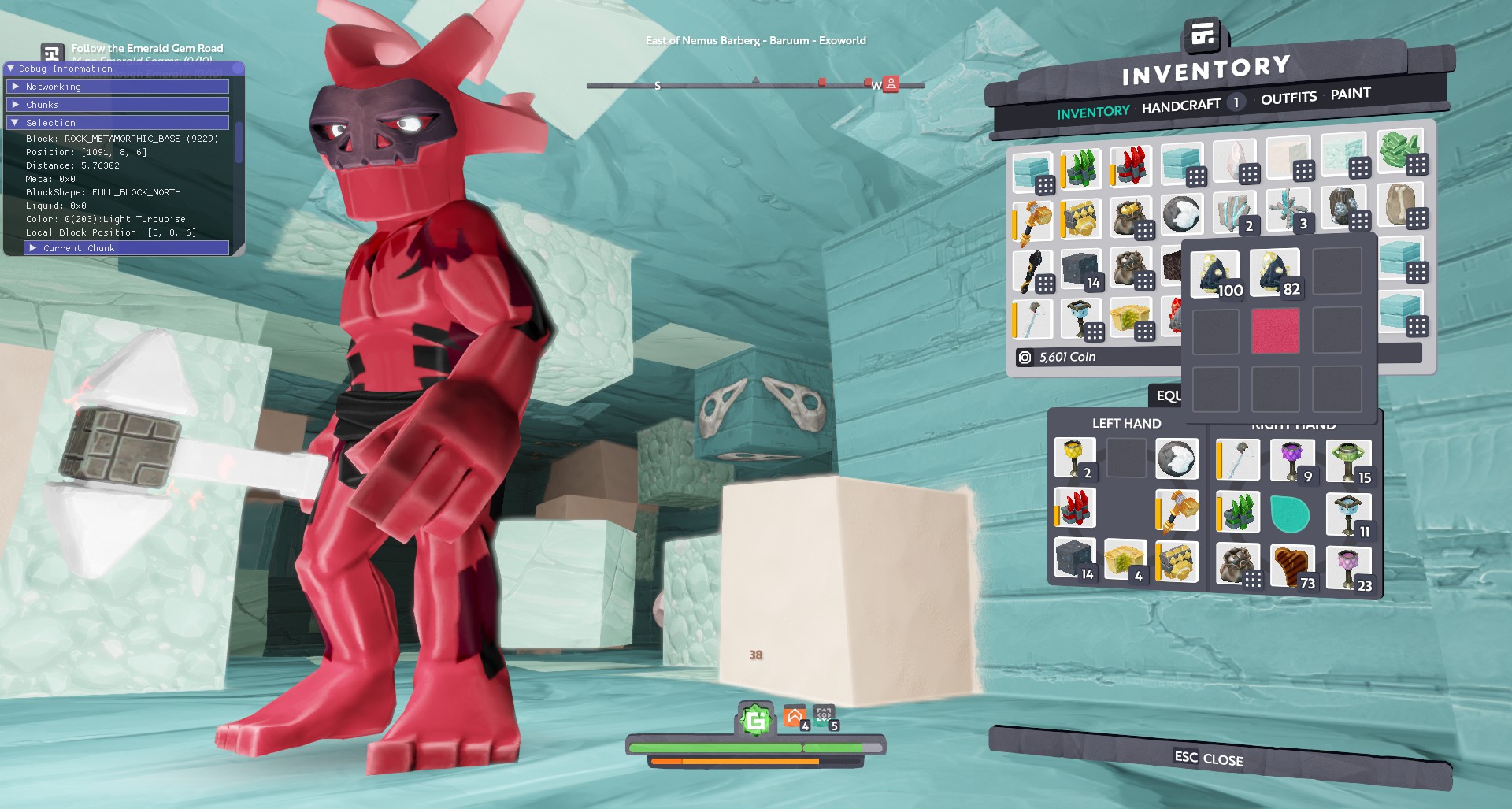Select the Paint tab
Image resolution: width=1512 pixels, height=809 pixels.
tap(1351, 94)
